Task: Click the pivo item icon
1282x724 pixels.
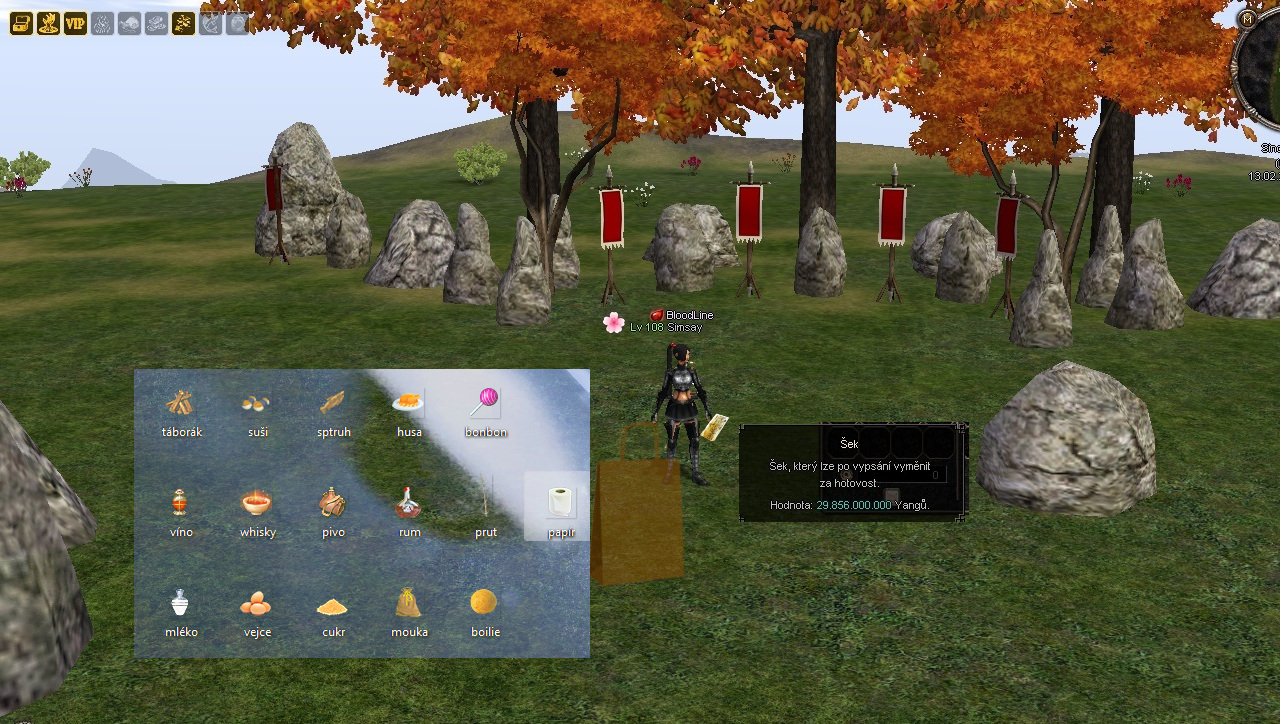Action: tap(333, 502)
